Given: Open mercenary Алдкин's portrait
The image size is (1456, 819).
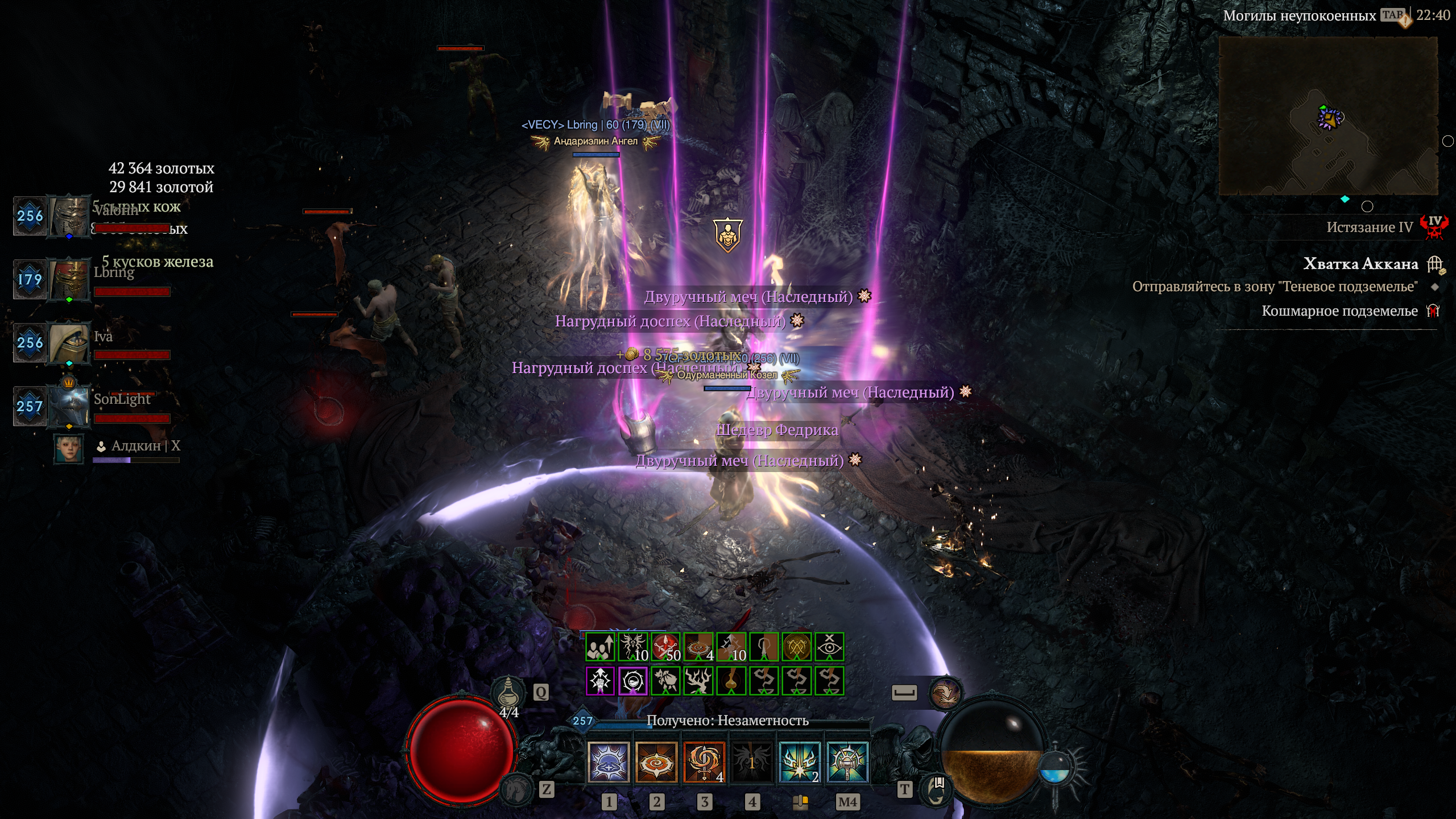Looking at the screenshot, I should (x=68, y=449).
